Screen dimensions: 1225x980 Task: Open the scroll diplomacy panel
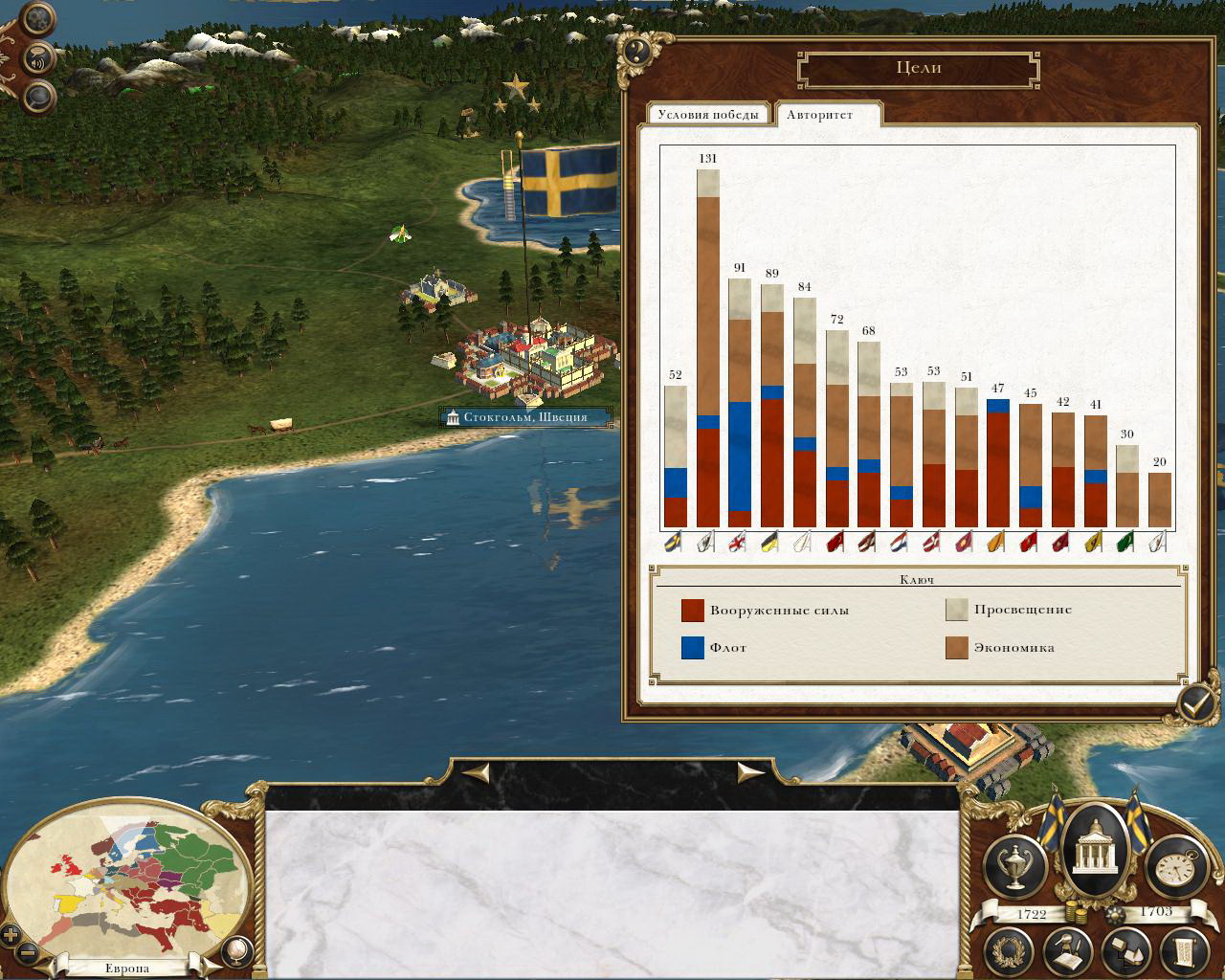tap(1184, 950)
